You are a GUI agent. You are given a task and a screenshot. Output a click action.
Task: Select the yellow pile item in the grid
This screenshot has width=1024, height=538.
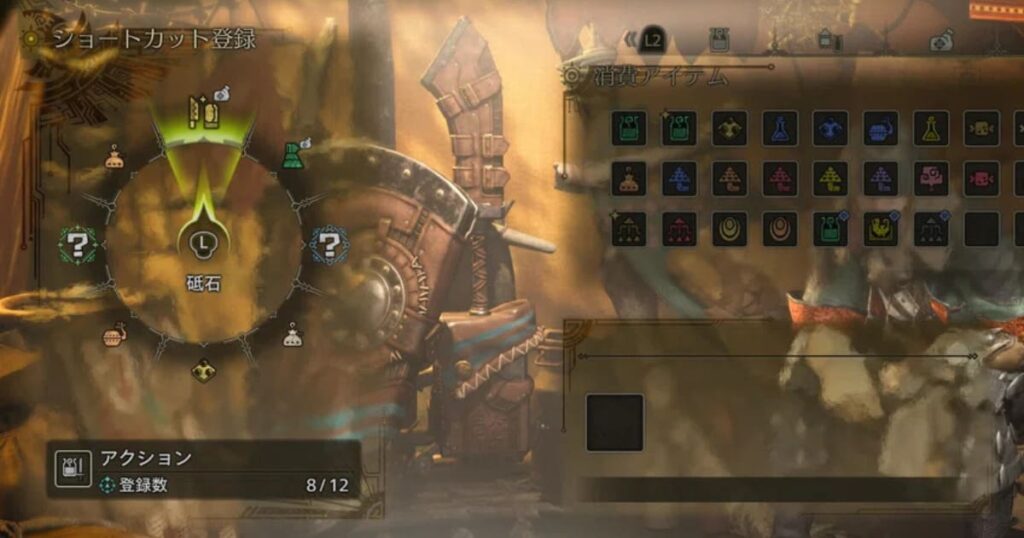(x=830, y=178)
